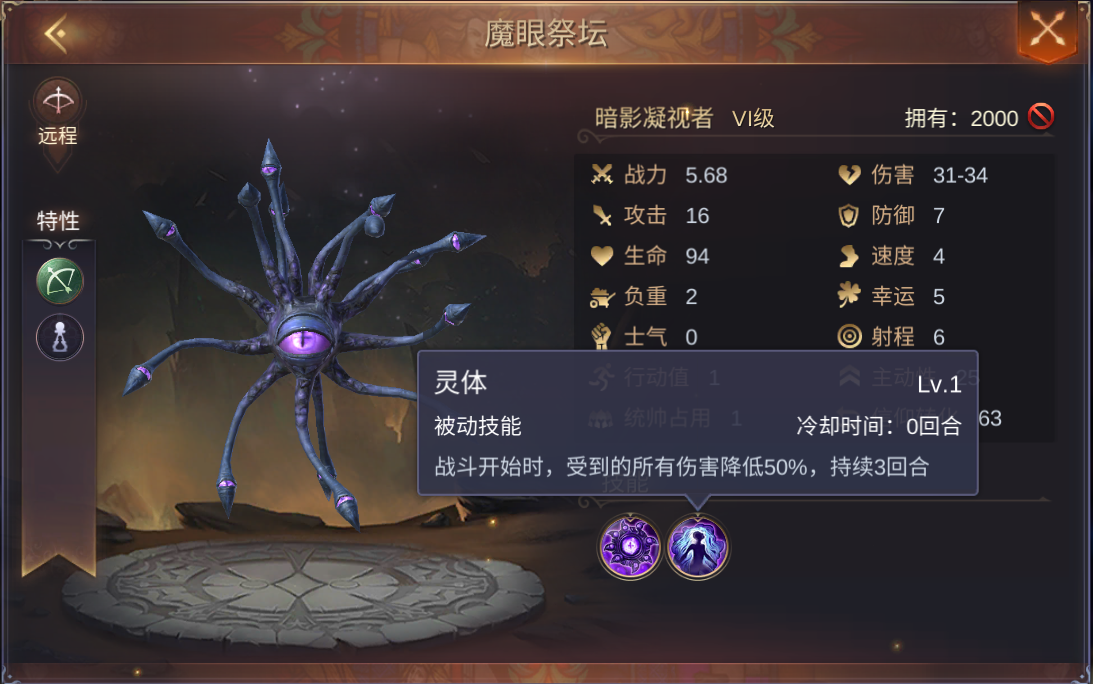Image resolution: width=1093 pixels, height=684 pixels.
Task: Go back using the arrow button
Action: pyautogui.click(x=56, y=34)
